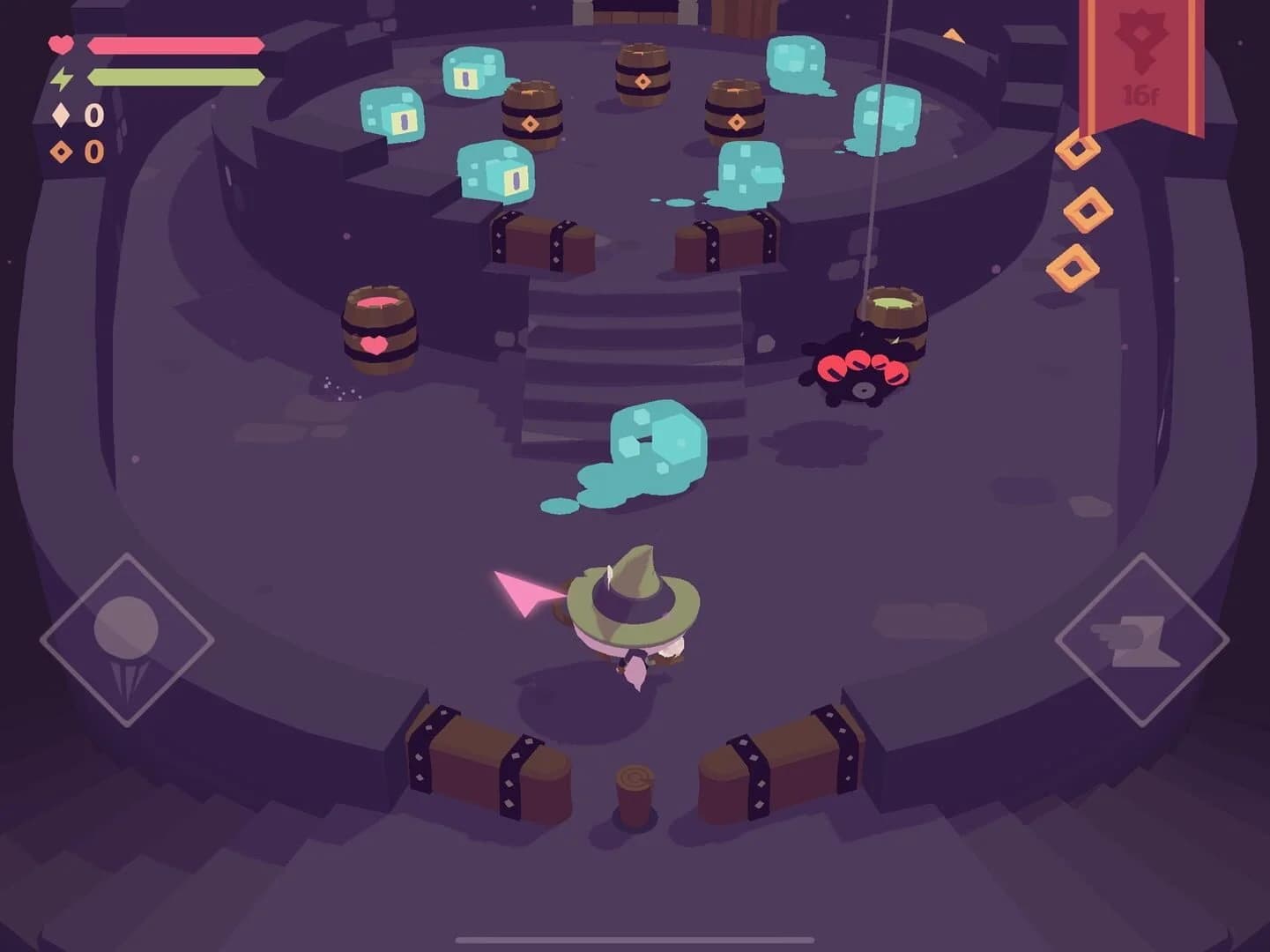Select the topmost orange gem on the right
The width and height of the screenshot is (1270, 952).
[x=1077, y=152]
